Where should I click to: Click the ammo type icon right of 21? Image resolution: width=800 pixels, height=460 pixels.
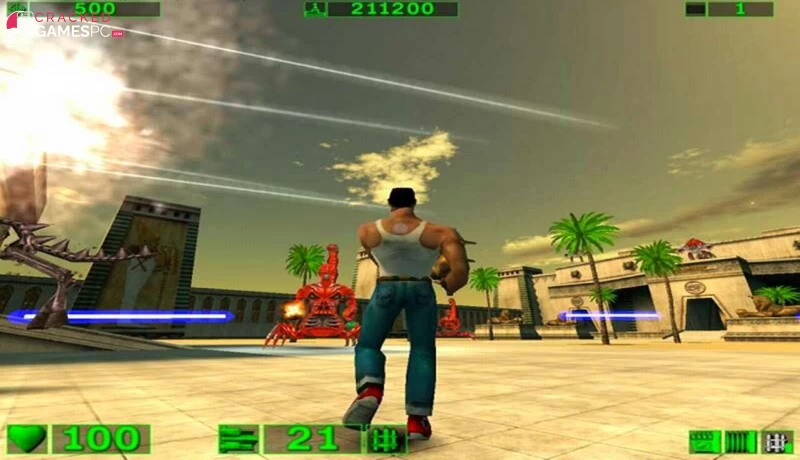point(386,439)
